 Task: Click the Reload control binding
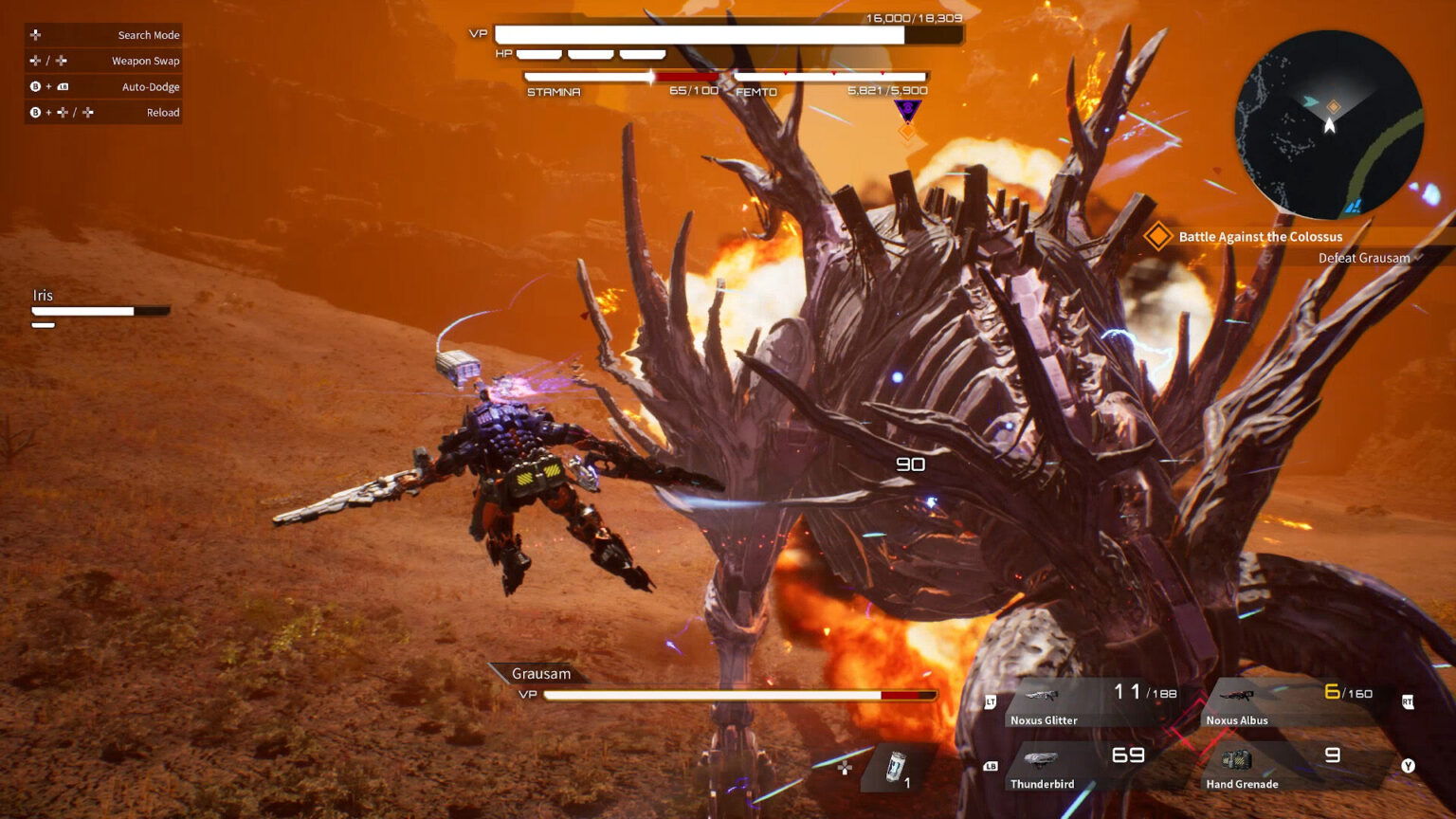click(x=162, y=112)
